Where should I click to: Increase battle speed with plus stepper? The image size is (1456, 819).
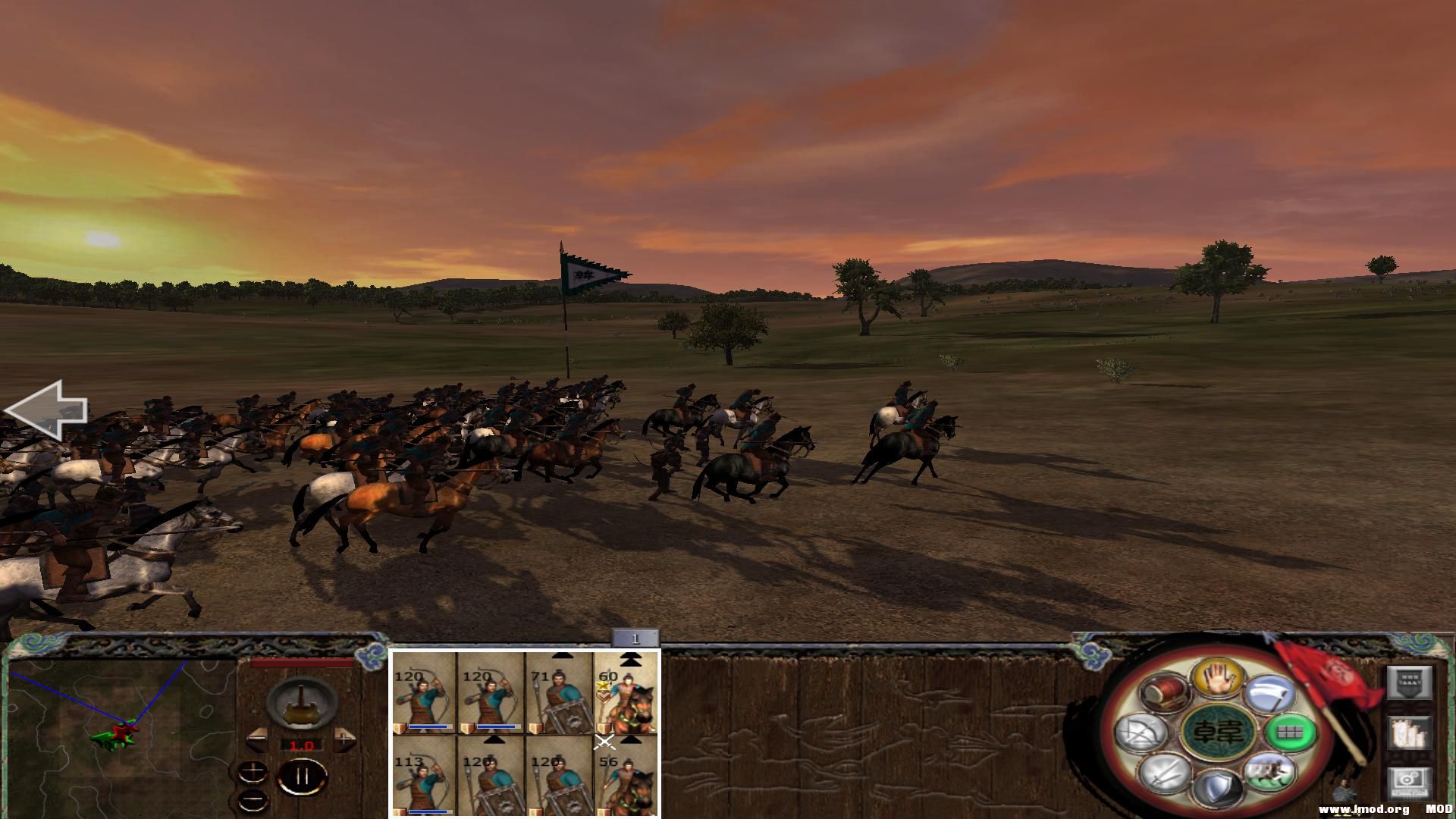(344, 739)
